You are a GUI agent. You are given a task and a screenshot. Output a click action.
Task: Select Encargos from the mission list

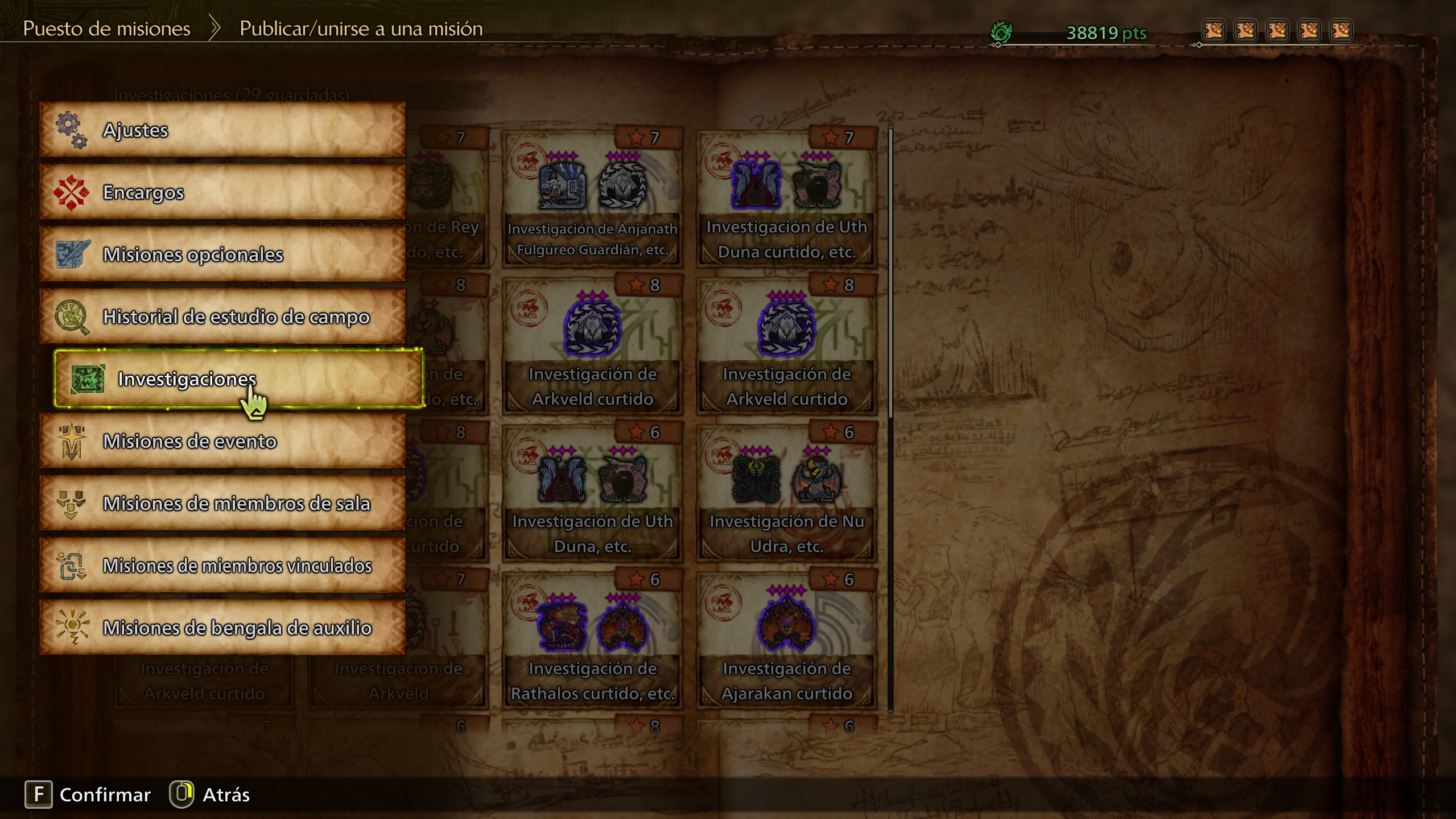[x=222, y=192]
